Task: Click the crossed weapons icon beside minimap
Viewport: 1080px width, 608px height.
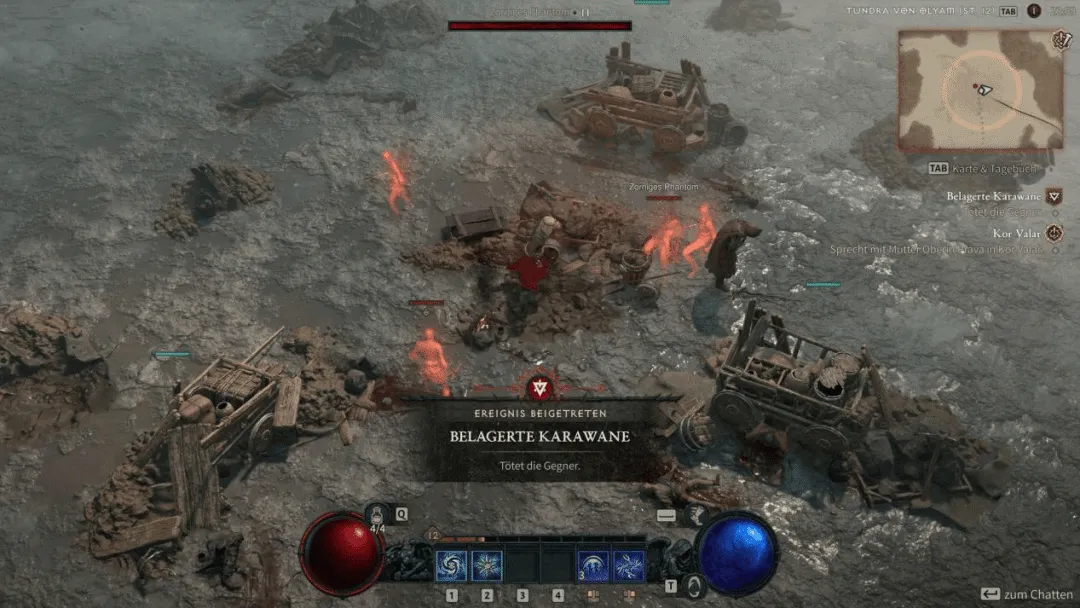Action: pos(1061,41)
